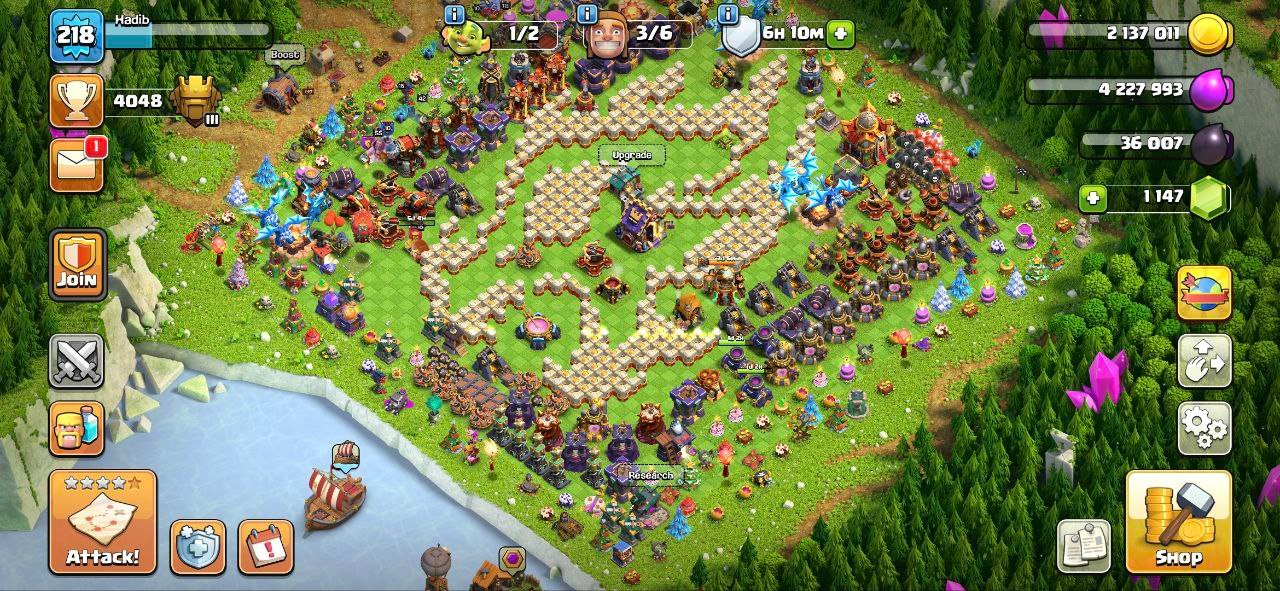Open the army training barbarian icon

[77, 428]
